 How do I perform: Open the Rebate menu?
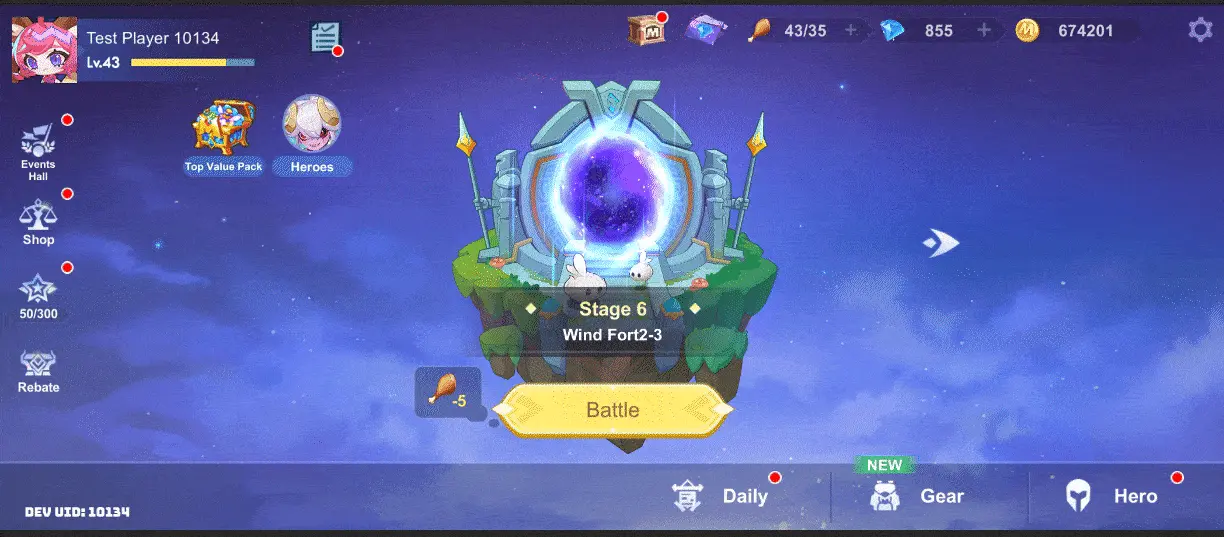click(x=38, y=370)
